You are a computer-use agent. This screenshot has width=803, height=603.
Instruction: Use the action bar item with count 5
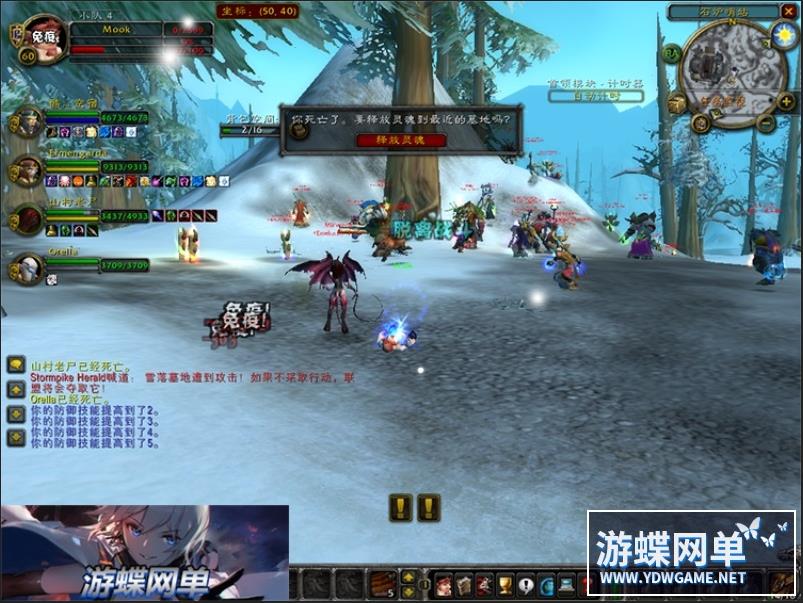pyautogui.click(x=384, y=584)
